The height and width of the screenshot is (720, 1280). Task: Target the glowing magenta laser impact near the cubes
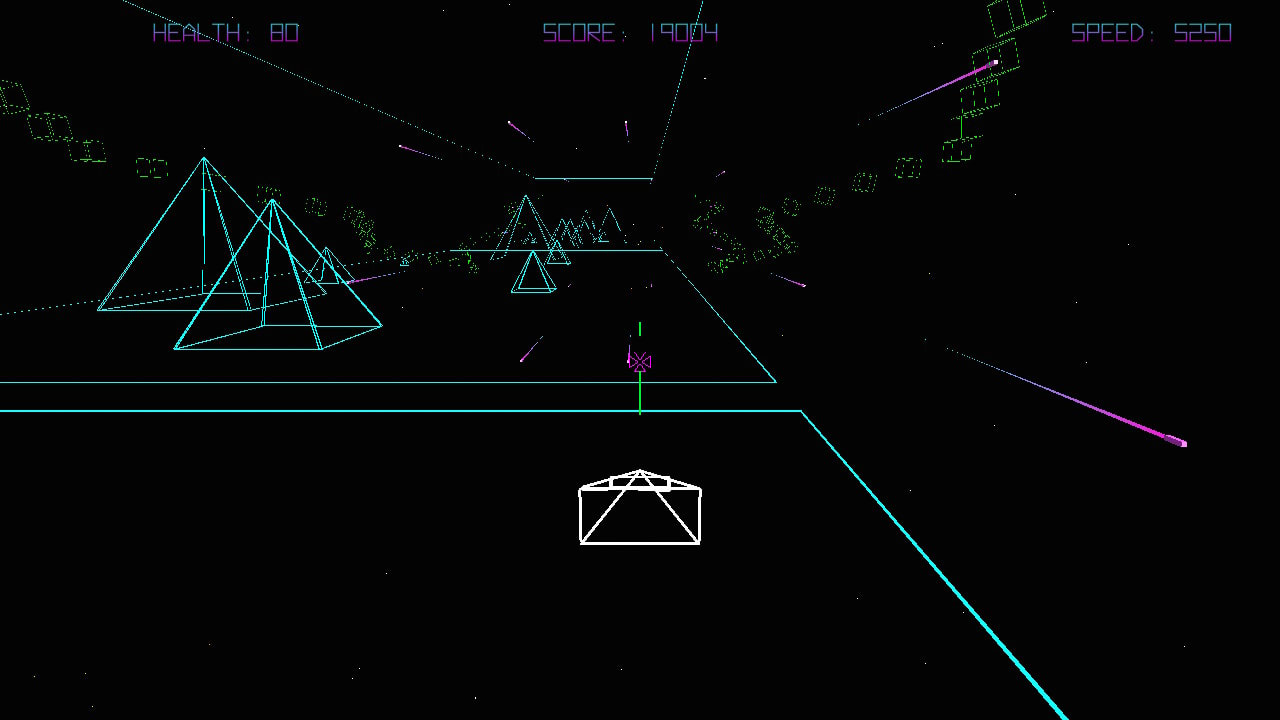coord(995,63)
